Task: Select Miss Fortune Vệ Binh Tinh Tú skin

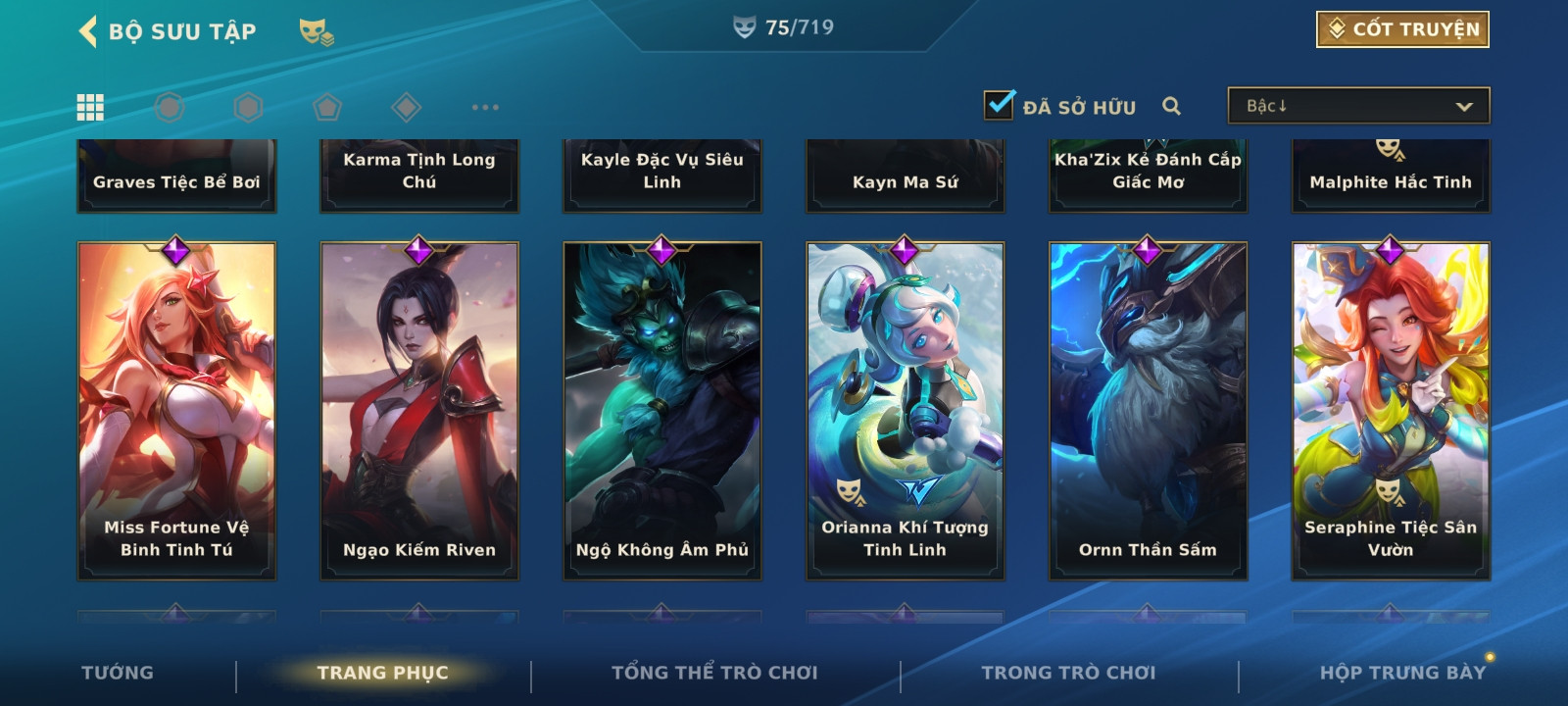Action: tap(176, 410)
